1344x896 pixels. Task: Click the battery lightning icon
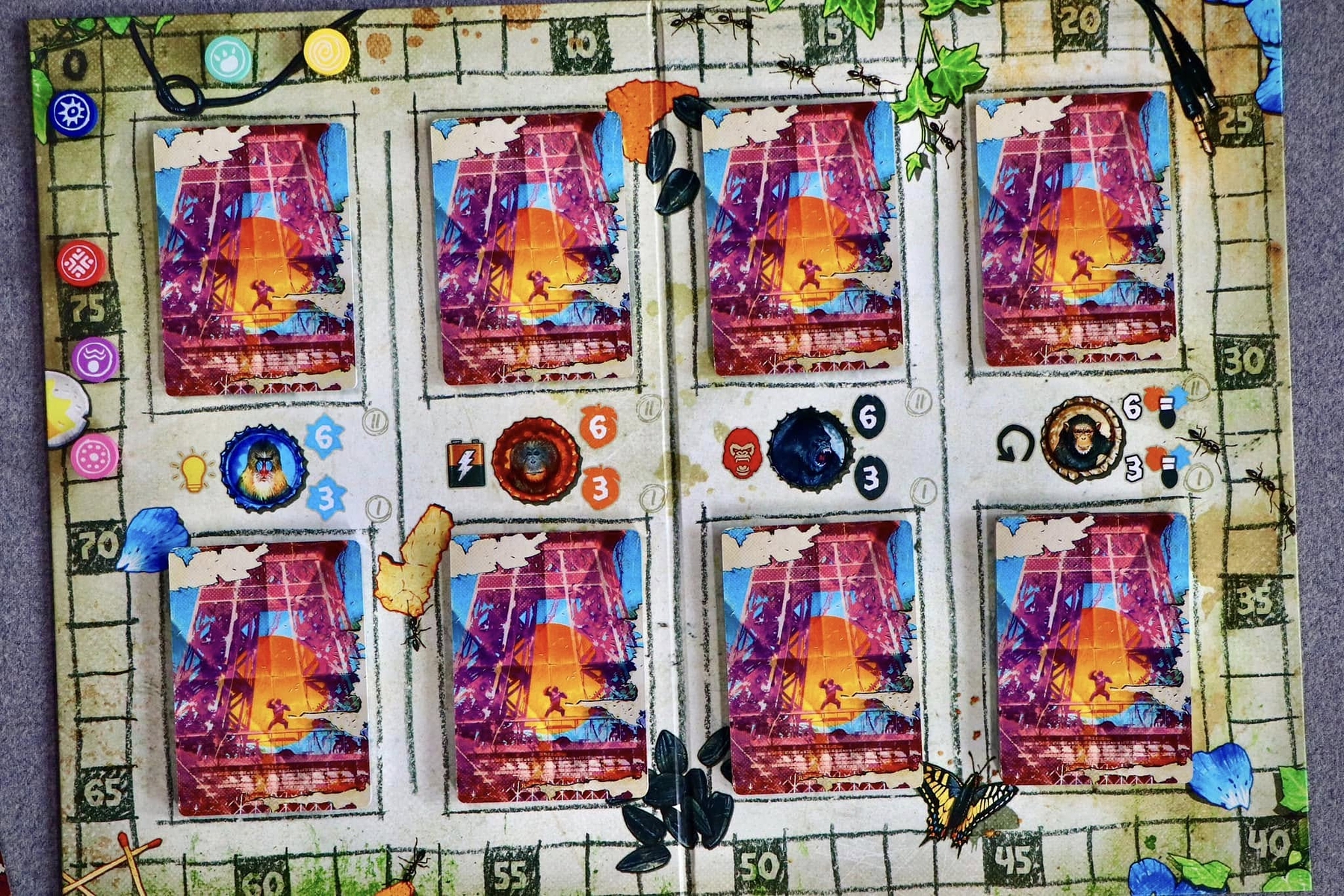463,464
